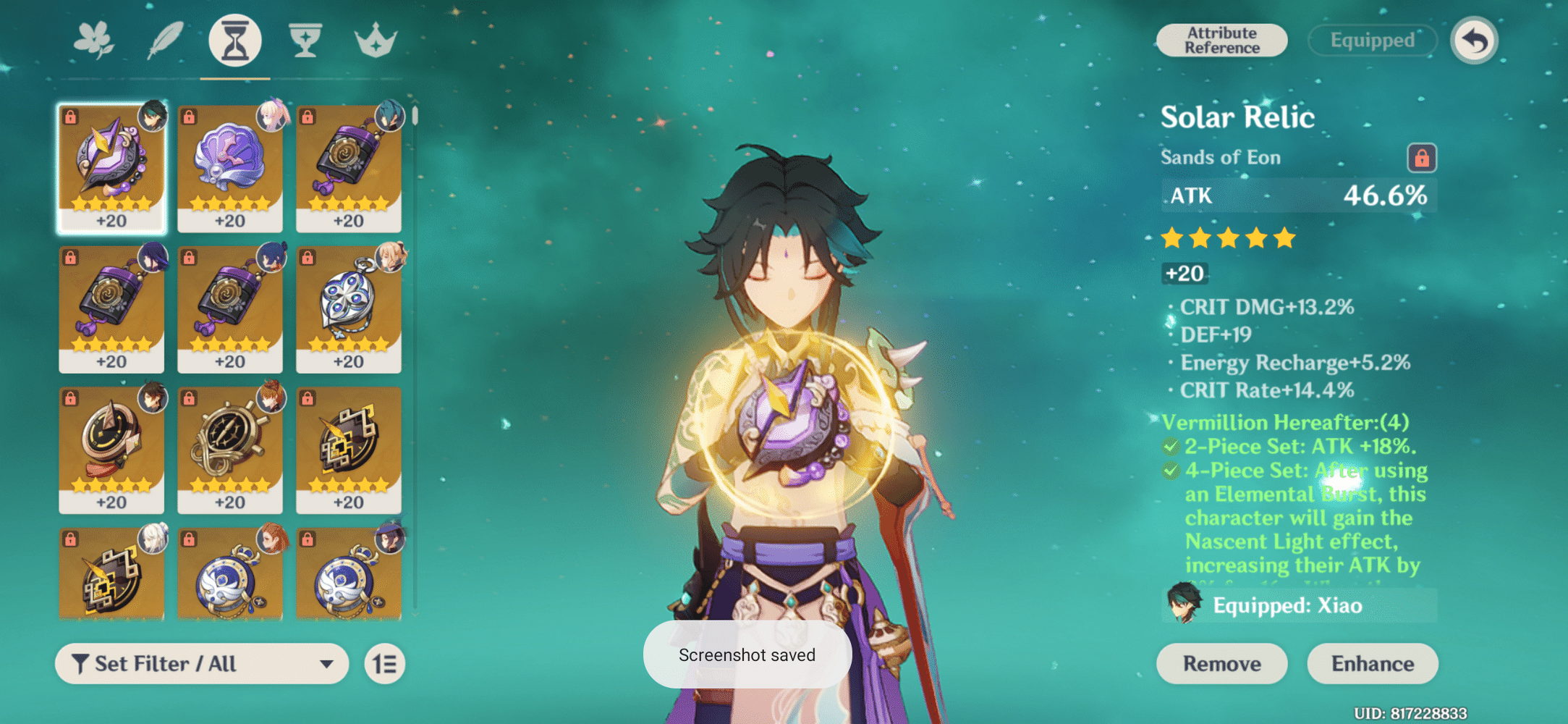Image resolution: width=1568 pixels, height=724 pixels.
Task: Click the Enhance button
Action: click(1372, 663)
